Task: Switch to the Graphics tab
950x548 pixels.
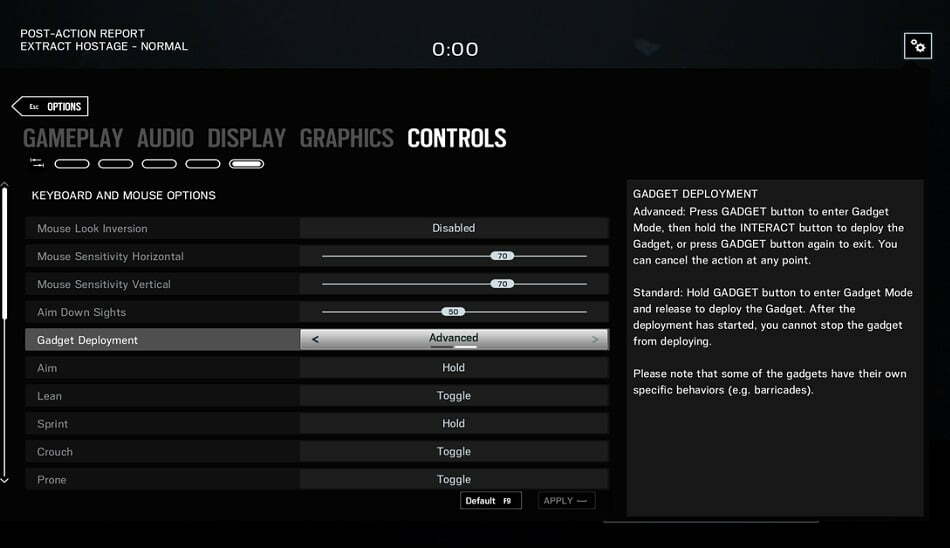Action: 346,138
